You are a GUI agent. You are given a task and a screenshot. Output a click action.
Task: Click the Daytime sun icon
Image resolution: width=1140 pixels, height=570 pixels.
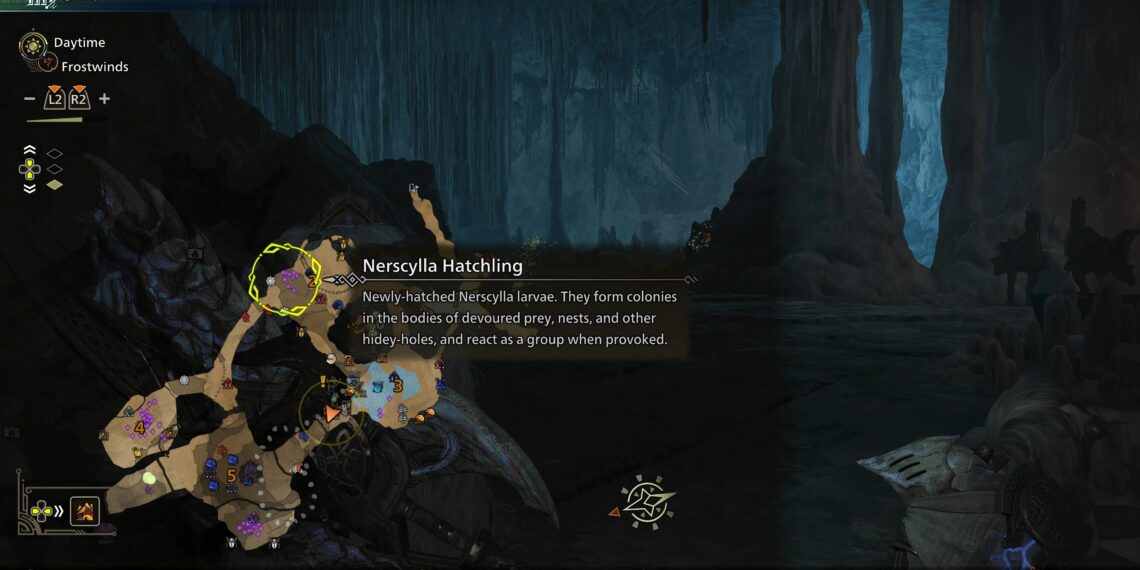pos(33,44)
